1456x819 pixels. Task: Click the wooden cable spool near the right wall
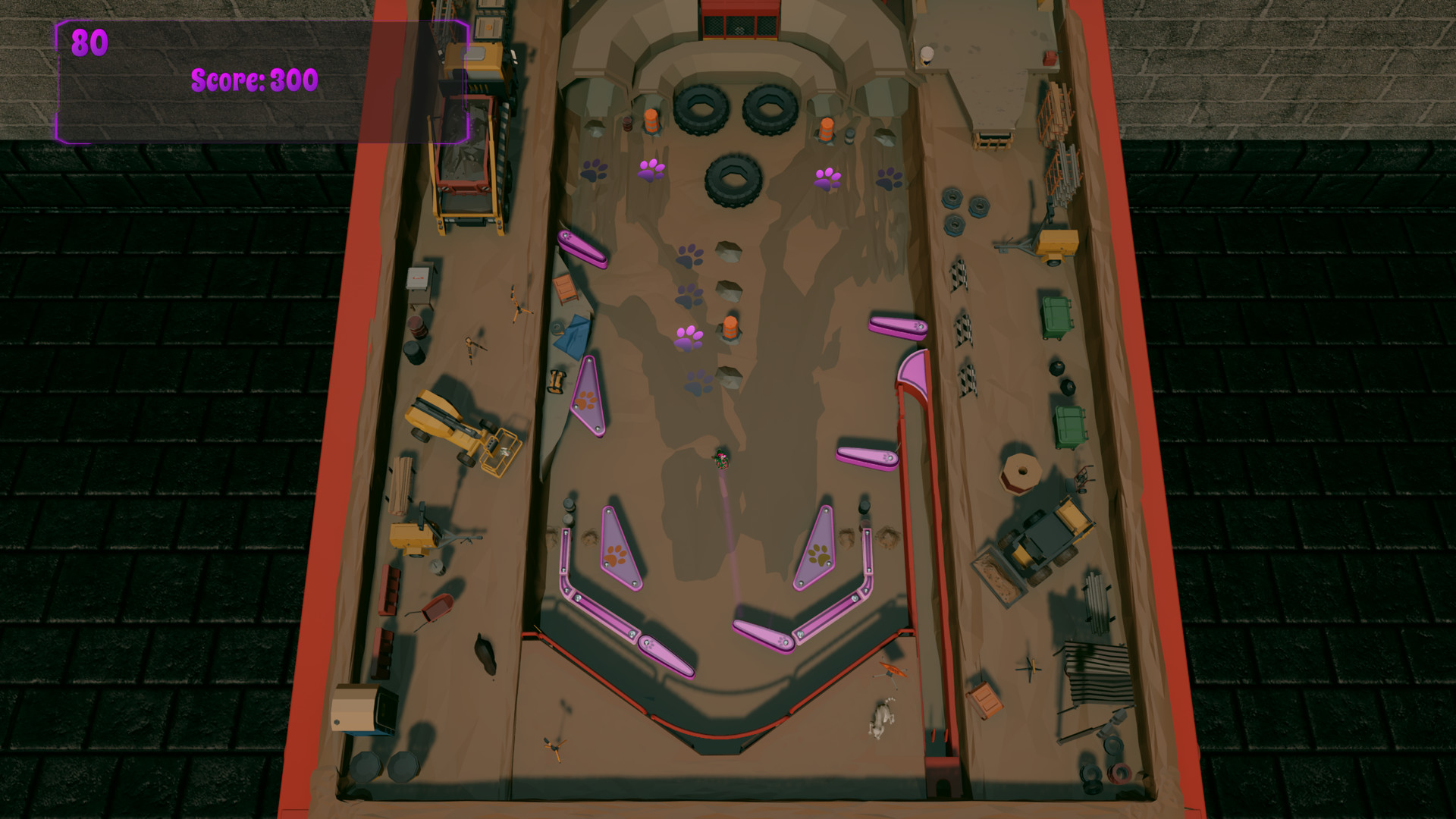coord(1020,474)
